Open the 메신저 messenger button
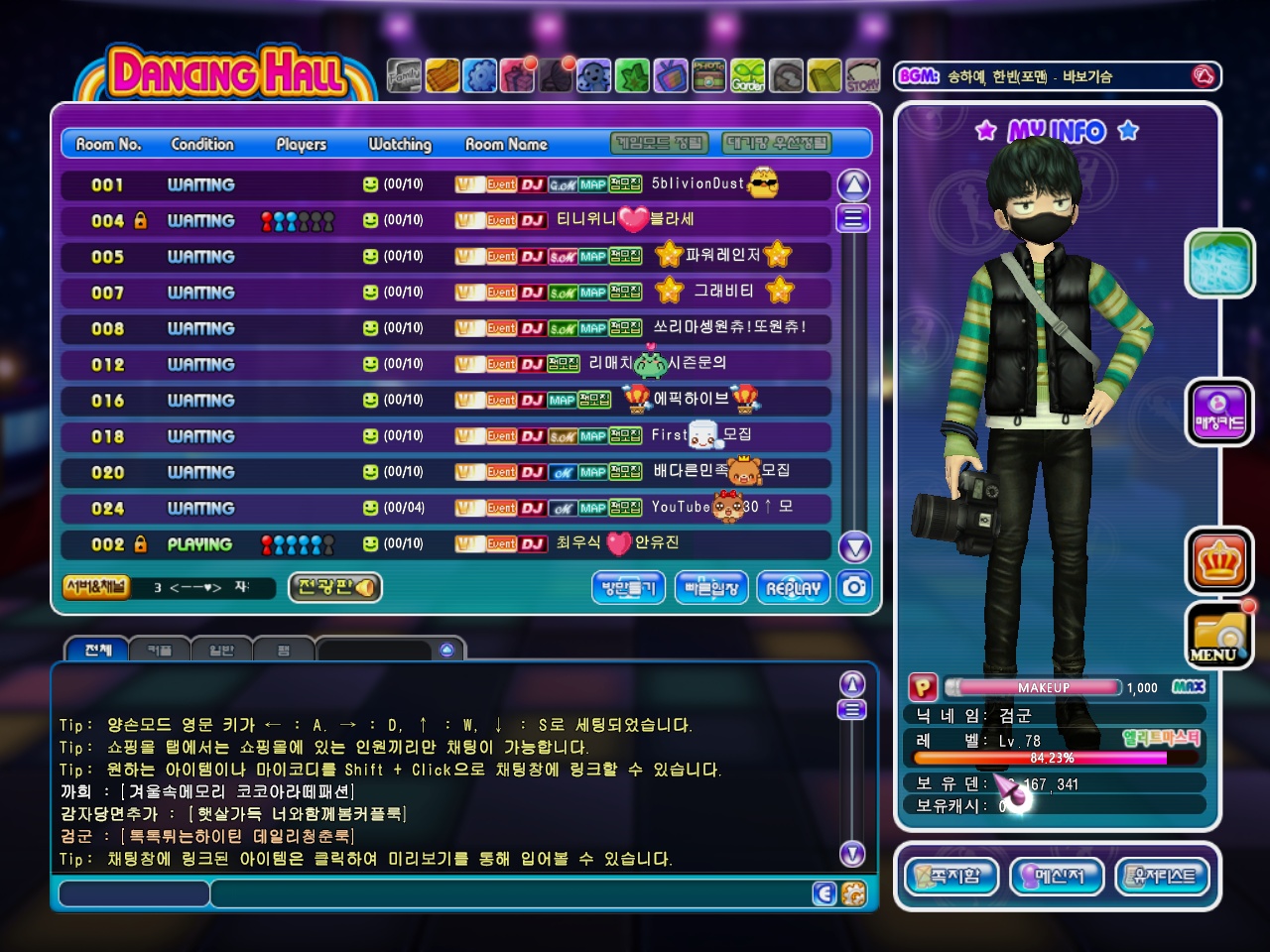 tap(1057, 876)
